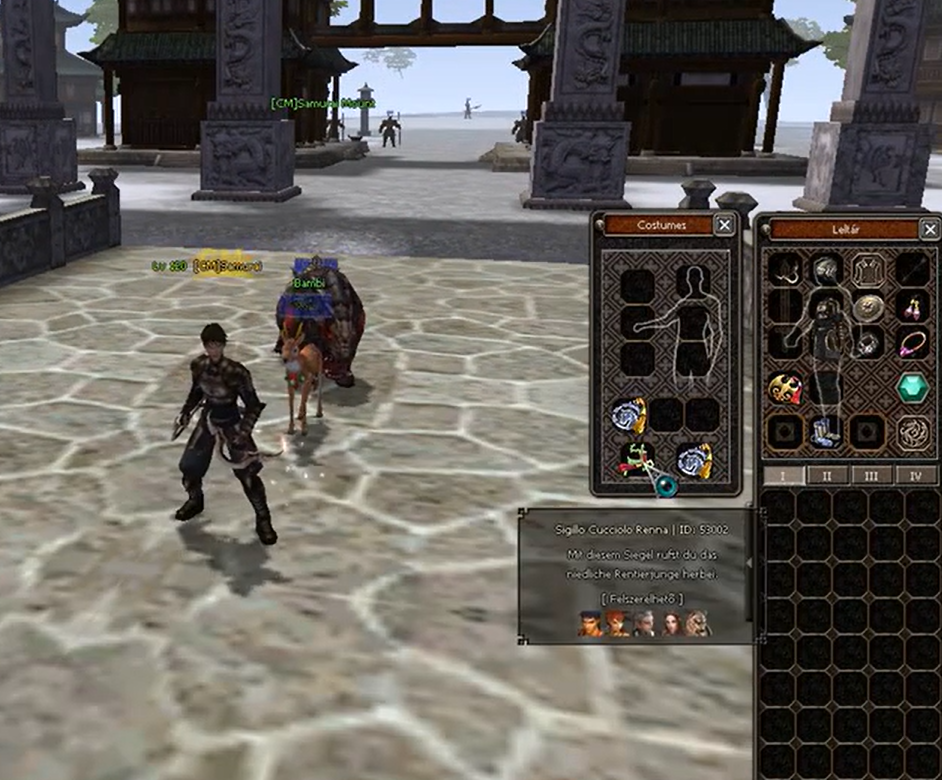Select the silver bracelet slot
This screenshot has height=780, width=942.
pos(868,345)
